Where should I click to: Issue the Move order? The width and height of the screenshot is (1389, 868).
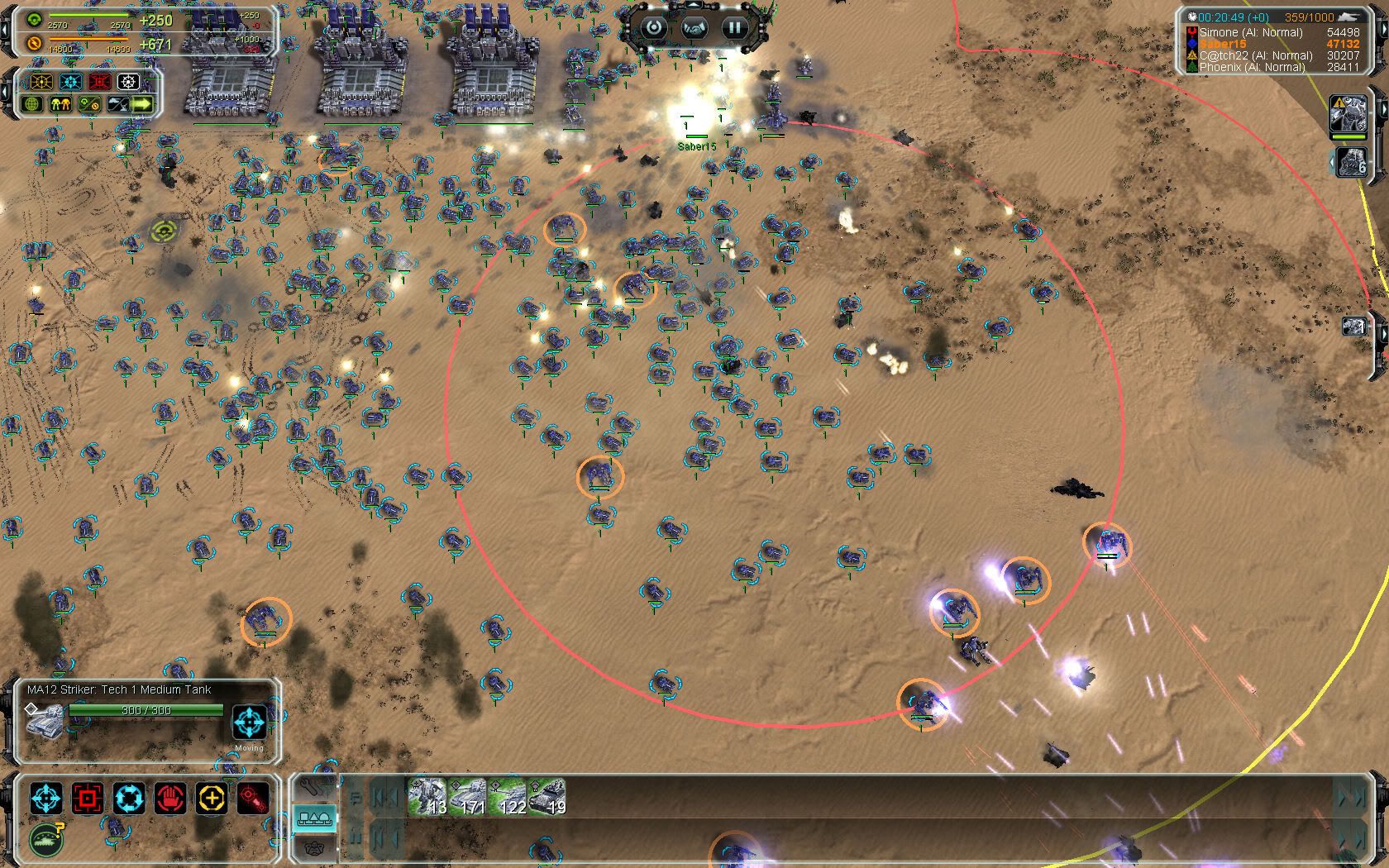click(x=46, y=799)
